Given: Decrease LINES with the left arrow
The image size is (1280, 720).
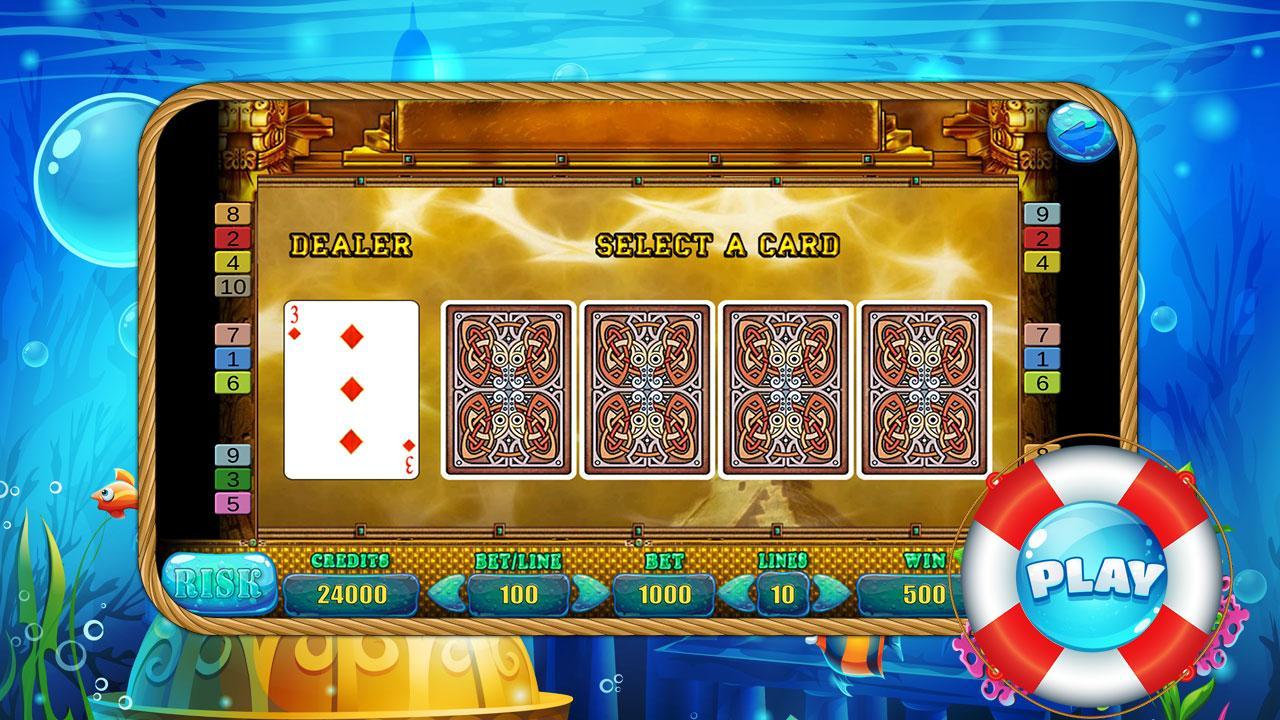Looking at the screenshot, I should pos(737,593).
